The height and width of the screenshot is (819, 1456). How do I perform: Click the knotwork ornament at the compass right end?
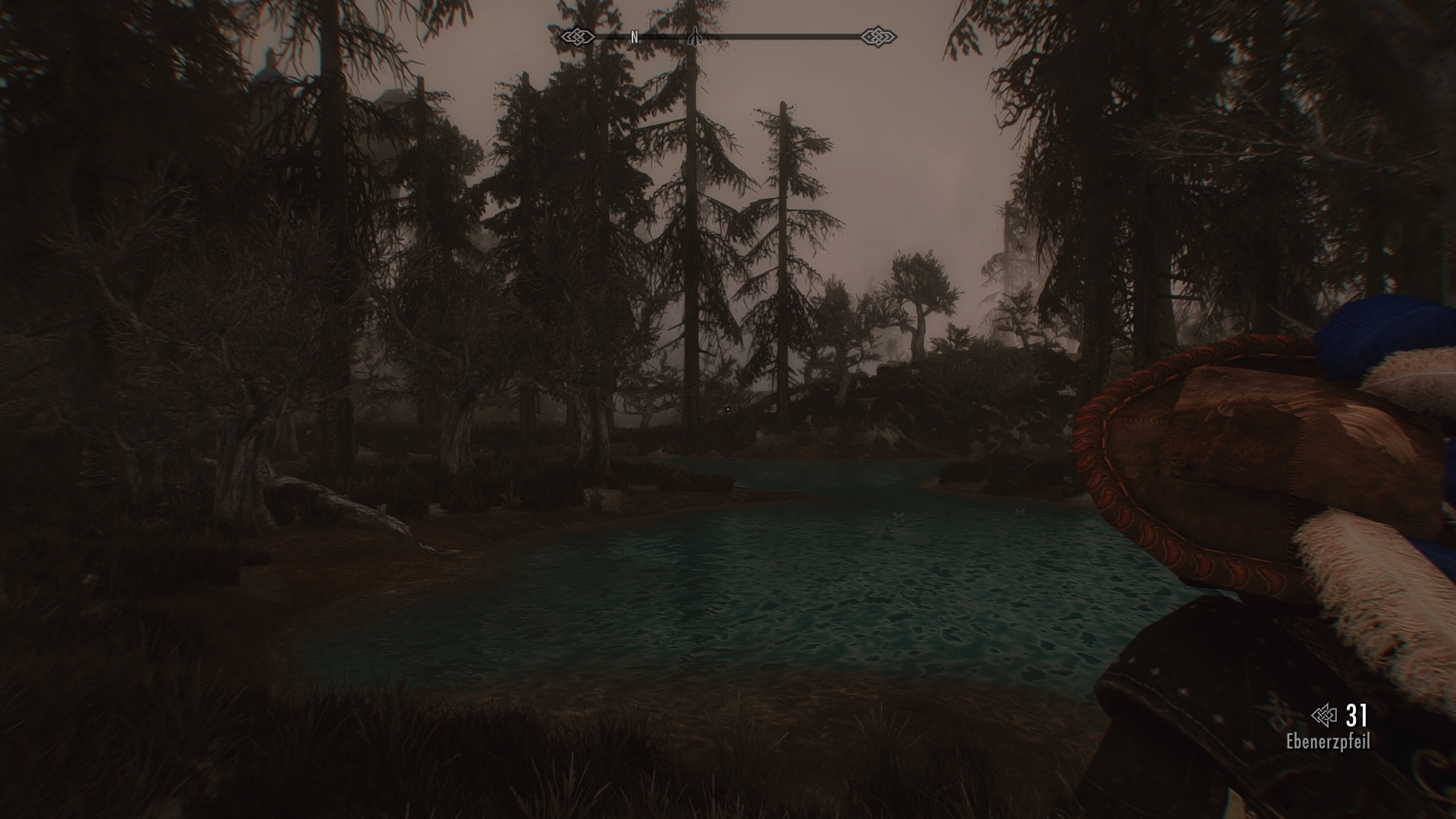click(878, 36)
